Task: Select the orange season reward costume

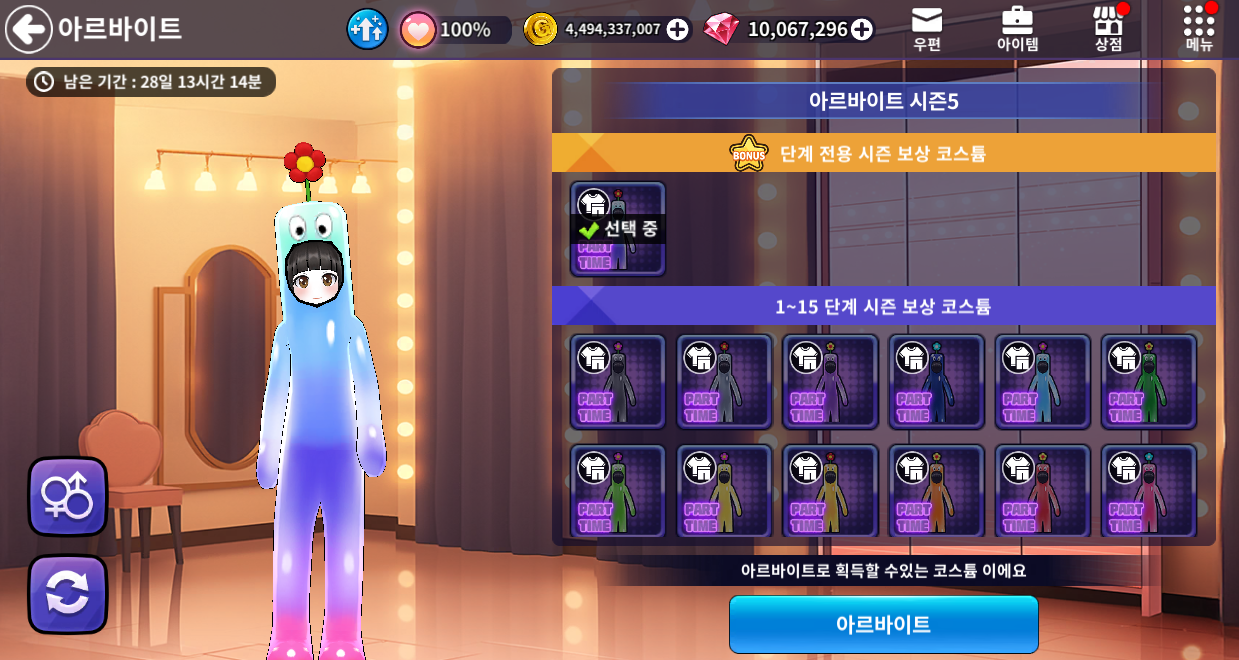Action: pos(936,492)
